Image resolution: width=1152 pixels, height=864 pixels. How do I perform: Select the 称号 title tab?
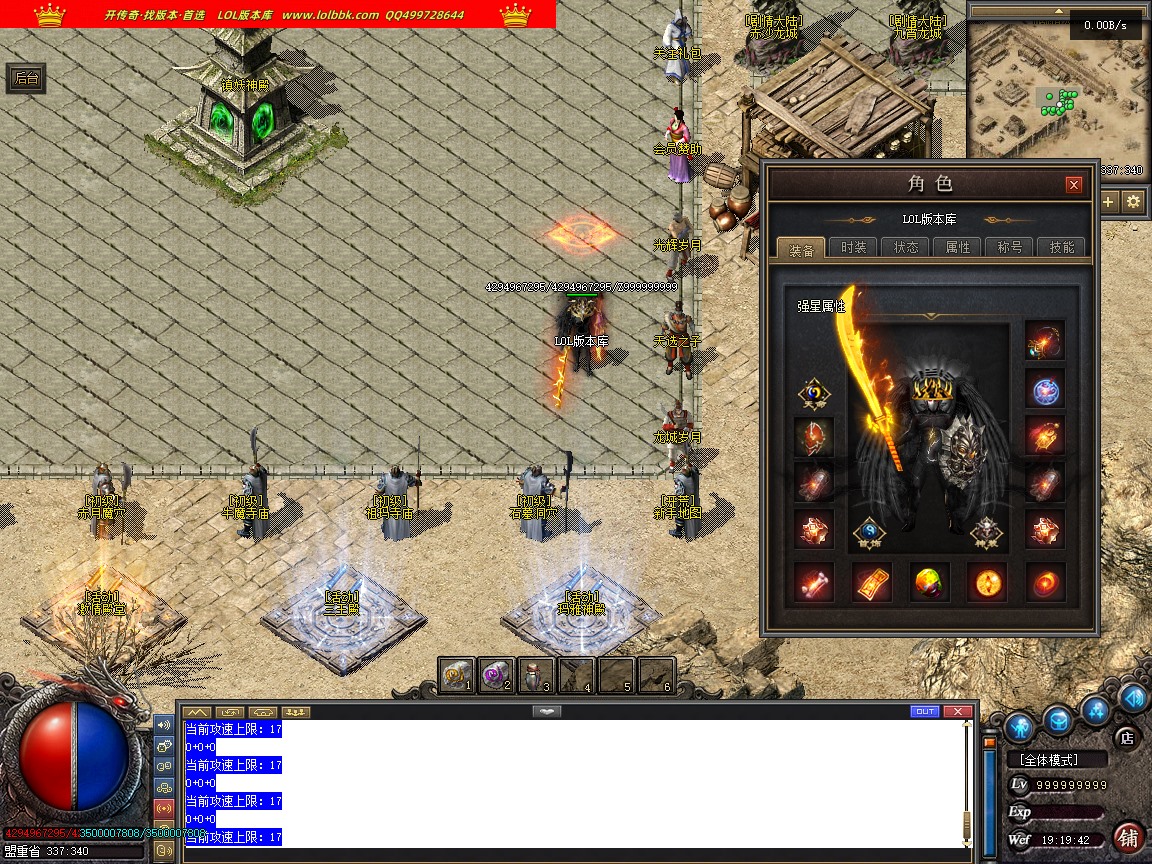[1009, 248]
